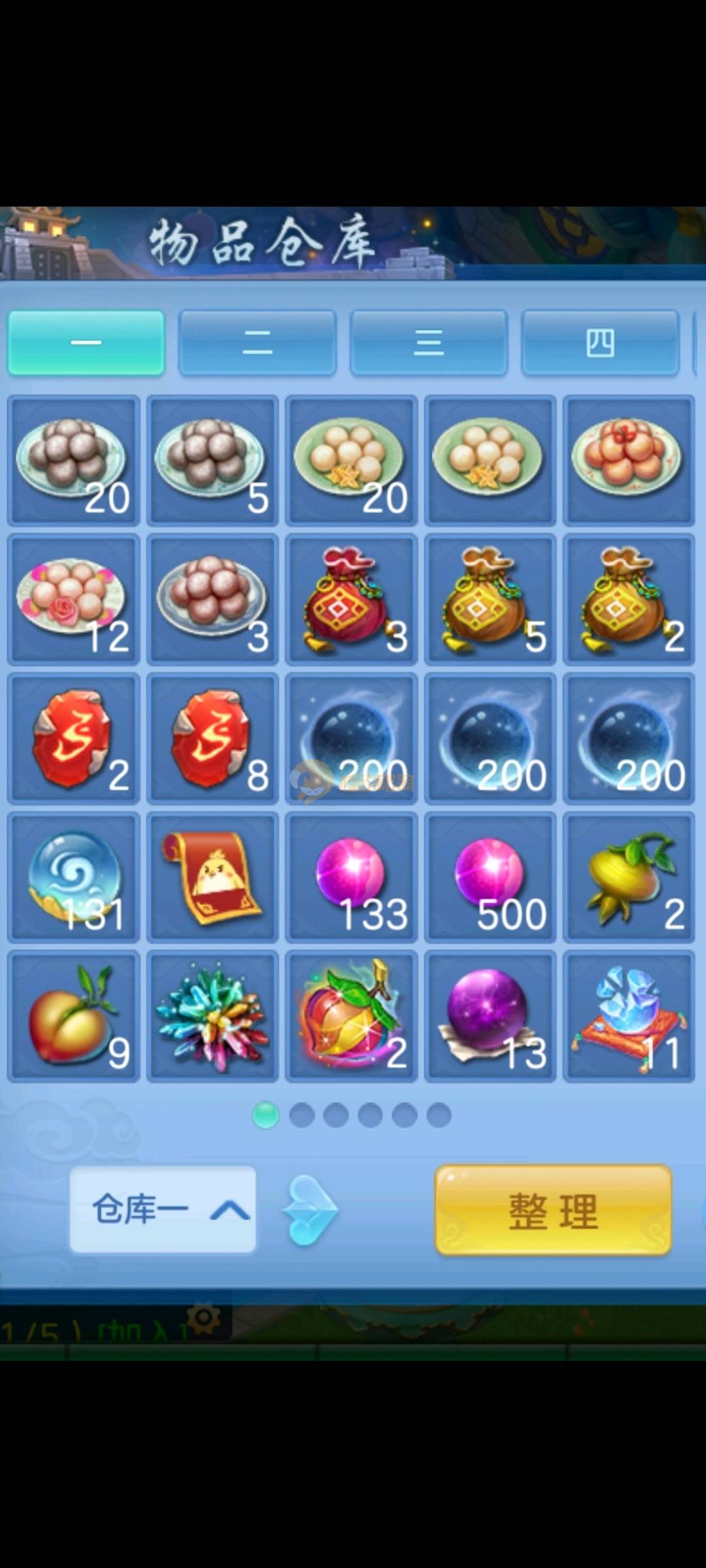Choose the purple orb stack of 13
This screenshot has width=706, height=1568.
click(x=490, y=1016)
